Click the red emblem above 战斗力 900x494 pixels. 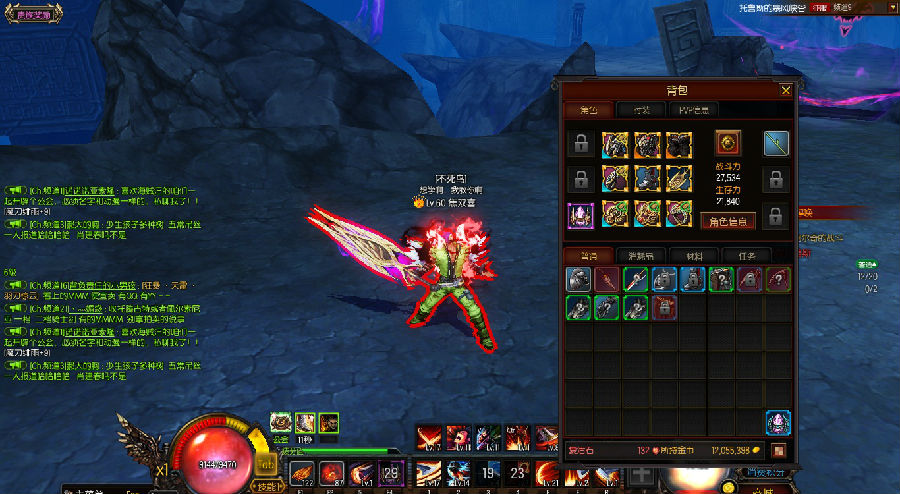[x=727, y=142]
